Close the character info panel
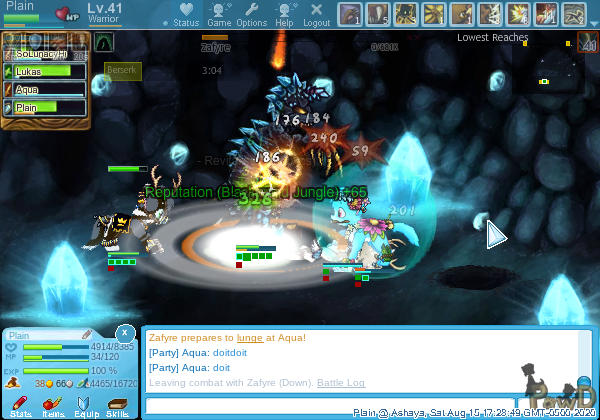 (x=124, y=332)
